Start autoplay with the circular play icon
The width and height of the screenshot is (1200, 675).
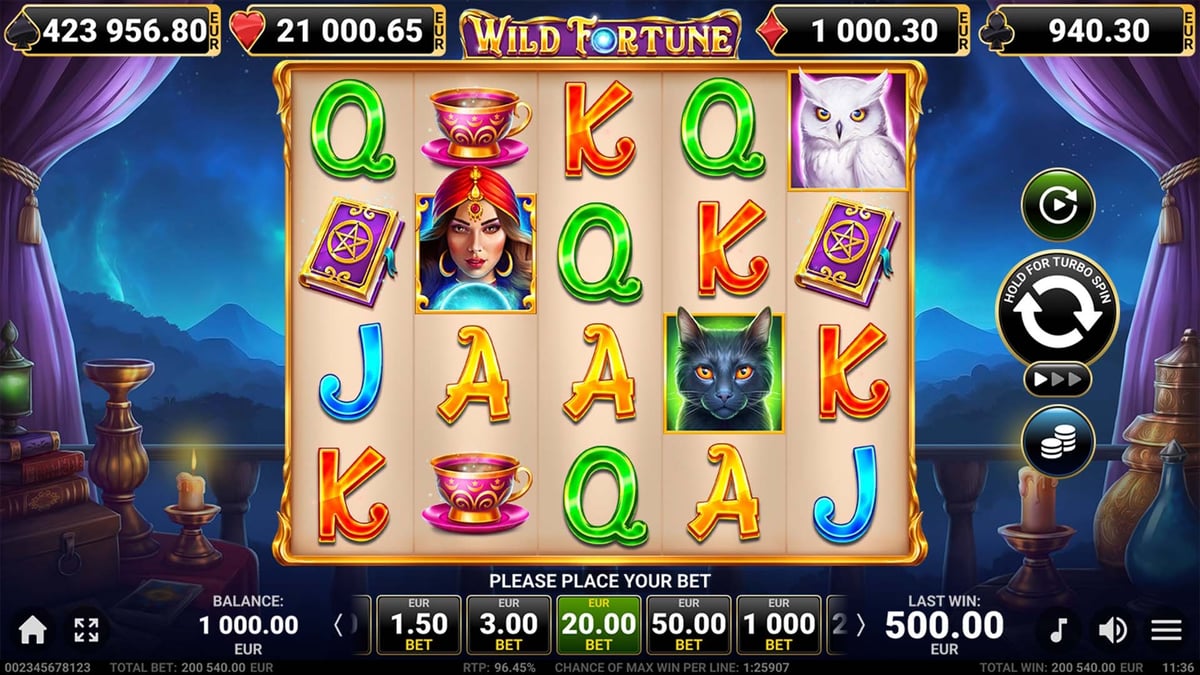point(1057,205)
